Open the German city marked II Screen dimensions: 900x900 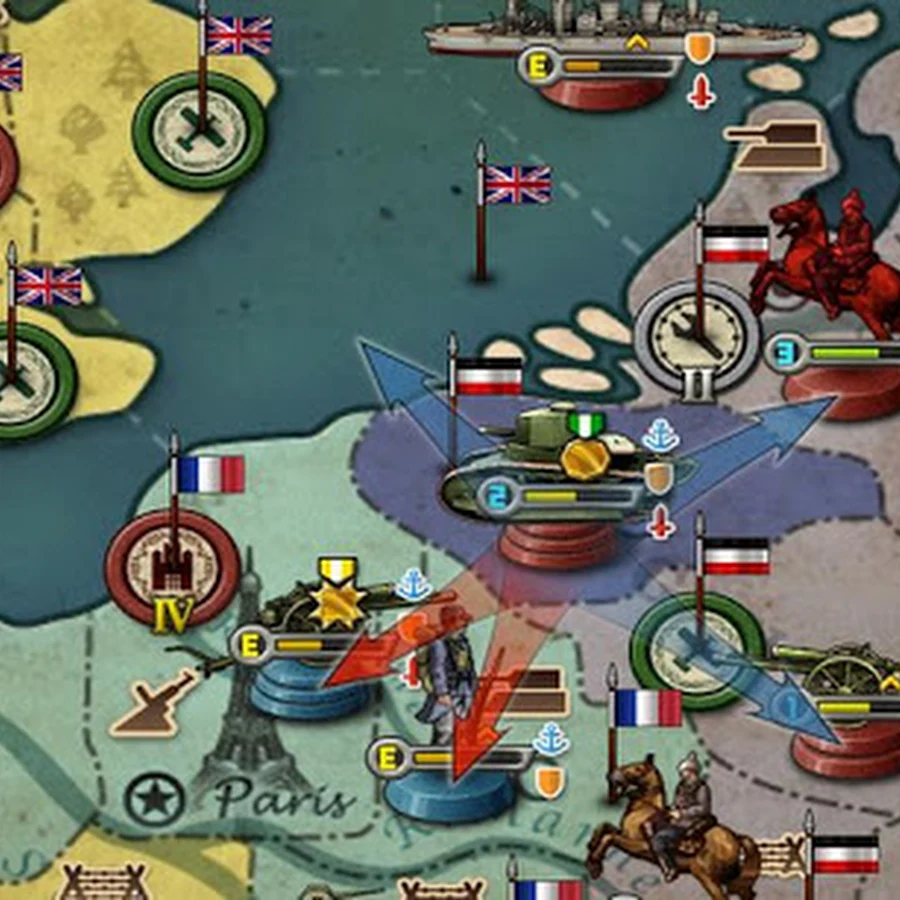[x=697, y=335]
